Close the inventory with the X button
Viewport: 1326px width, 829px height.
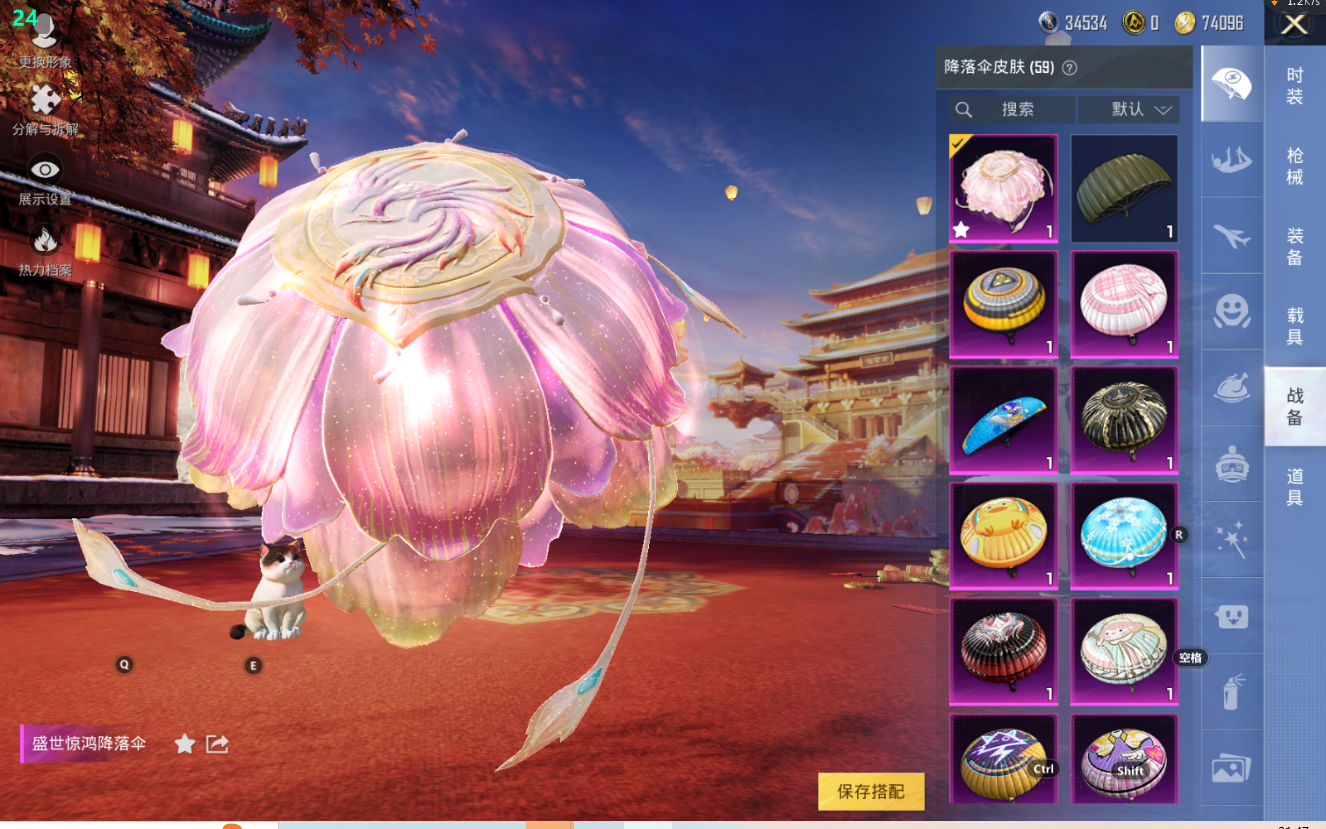pos(1294,25)
